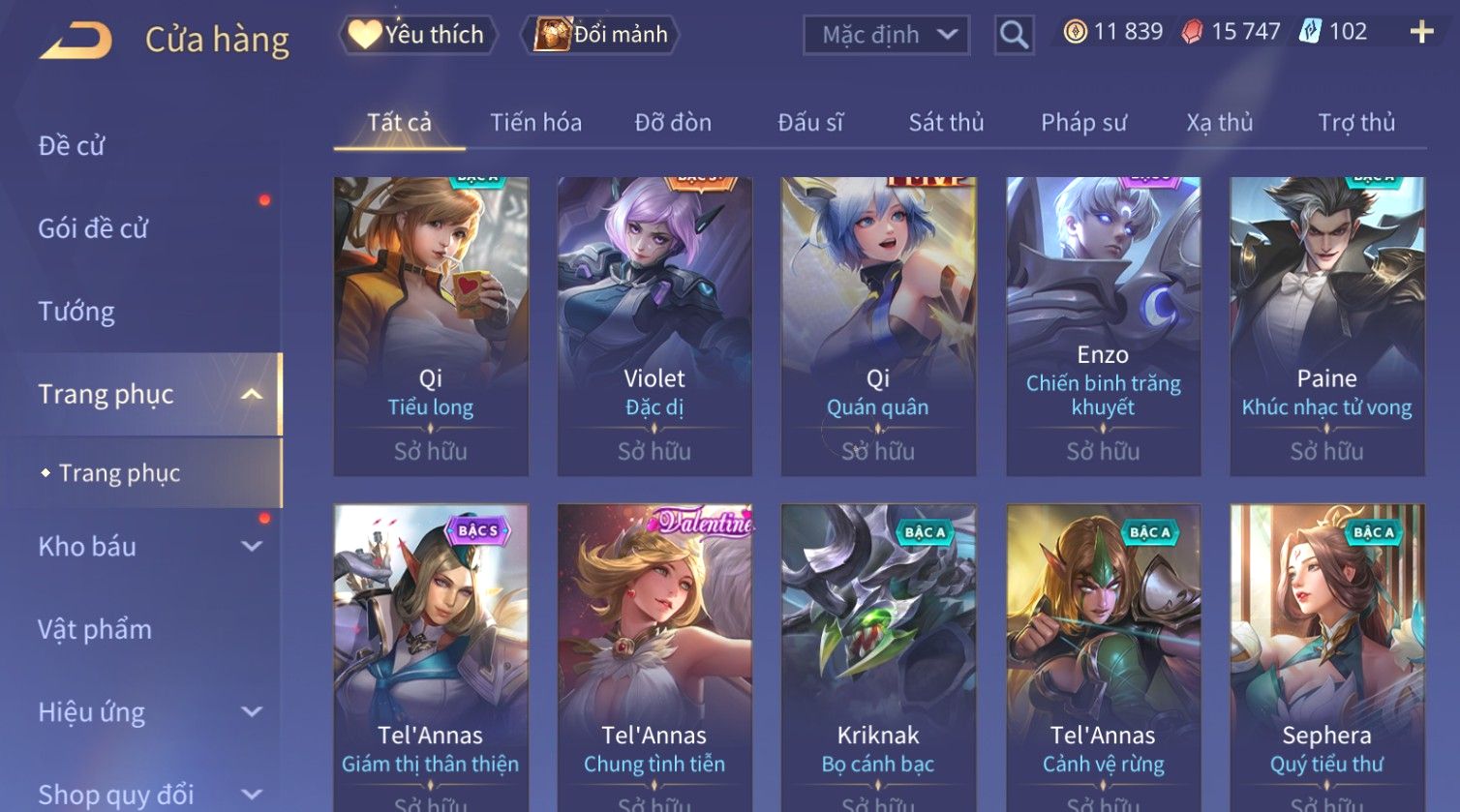Go to the Vật phẩm section

(95, 629)
